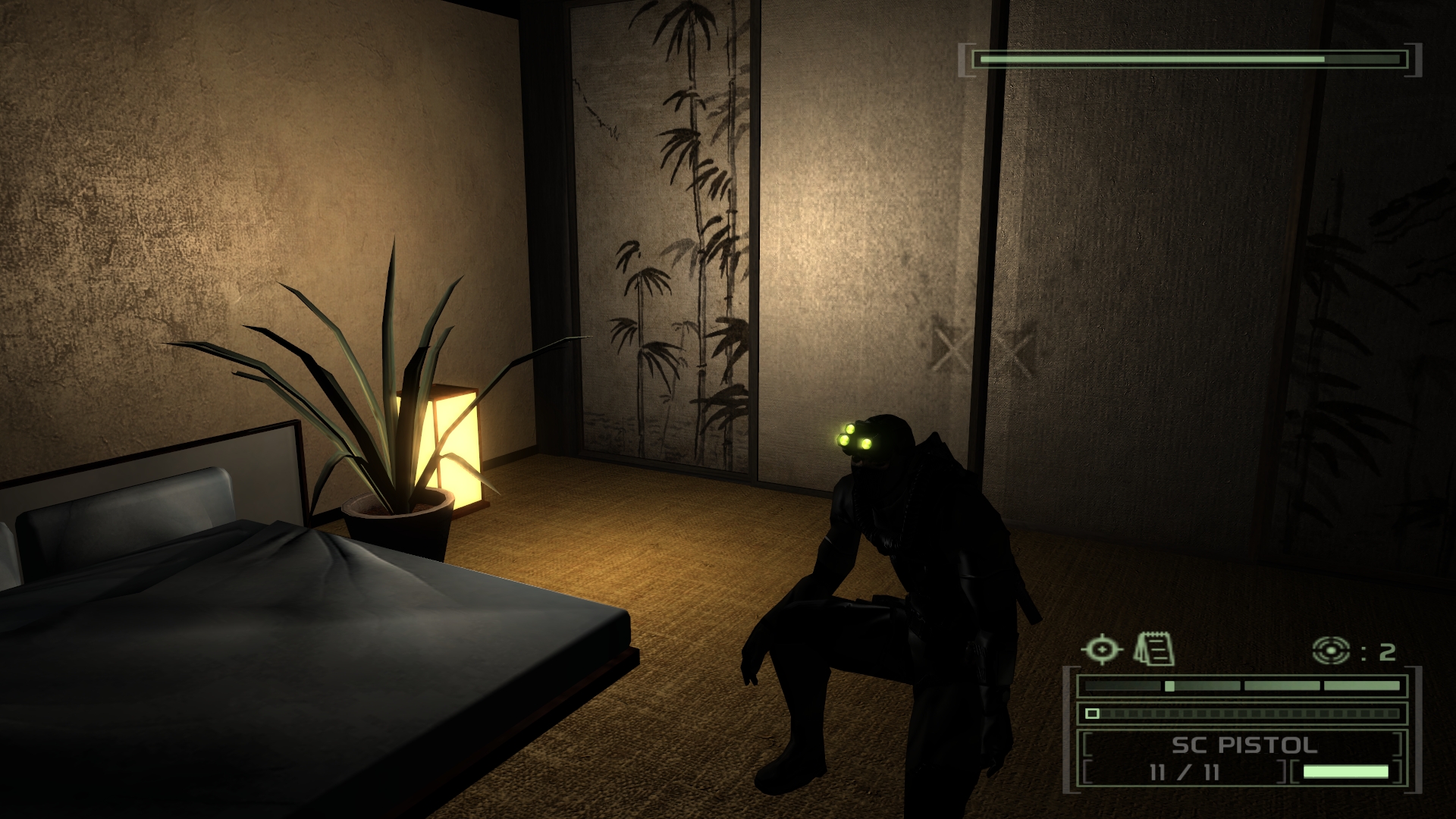
Task: Click the ammo reticle icon showing 2
Action: point(1331,648)
